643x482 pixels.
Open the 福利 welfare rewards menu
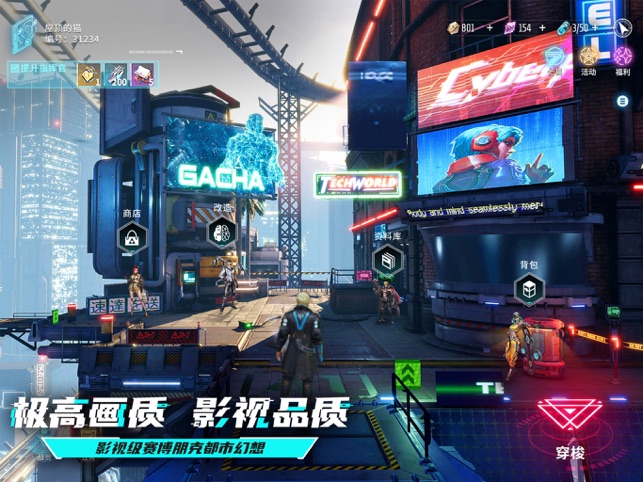[x=620, y=57]
